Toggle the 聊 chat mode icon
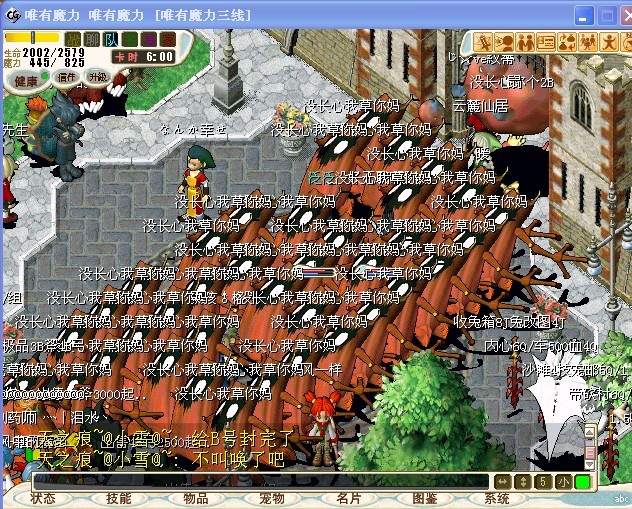 [x=92, y=39]
